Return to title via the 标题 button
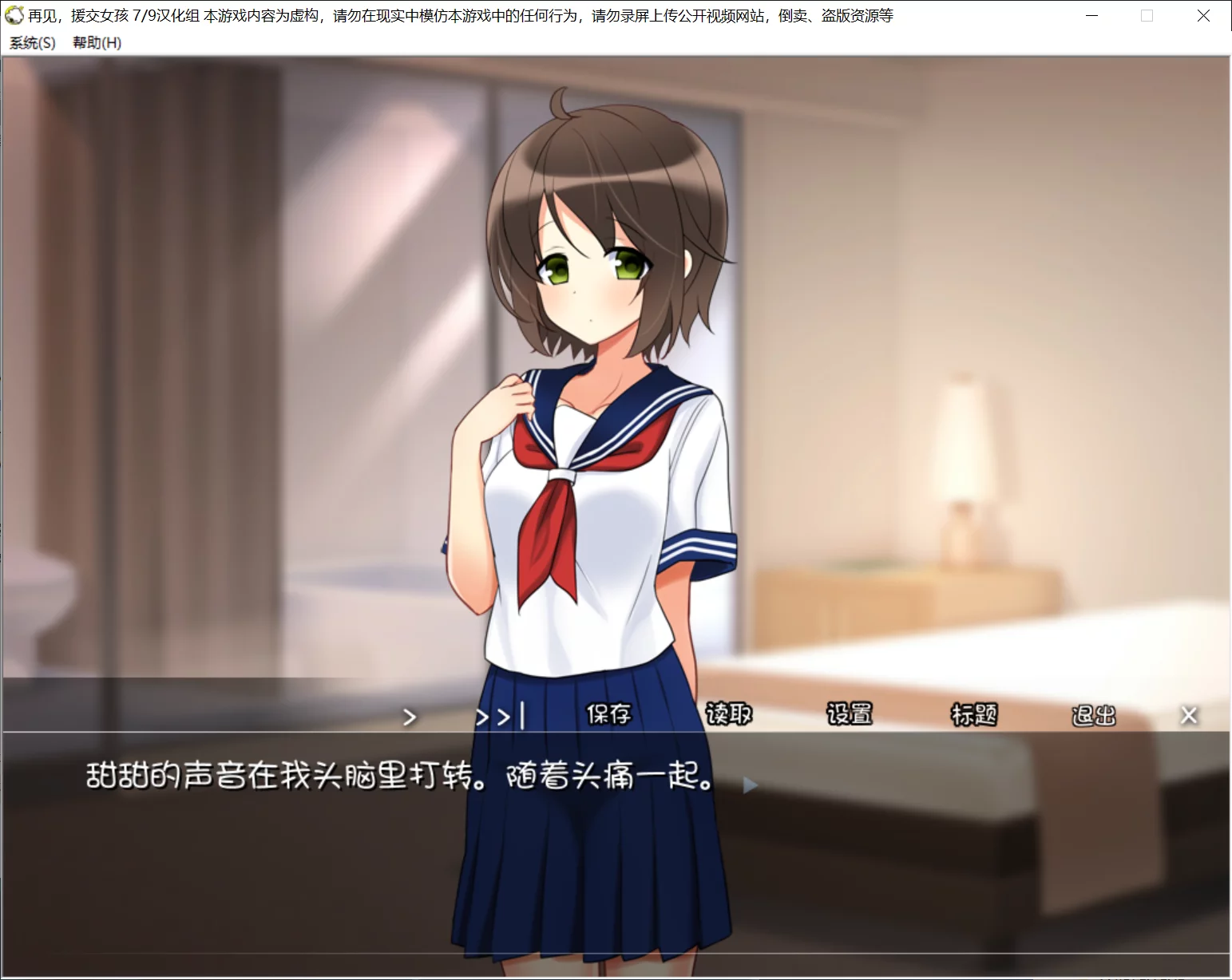This screenshot has width=1232, height=980. (x=974, y=715)
